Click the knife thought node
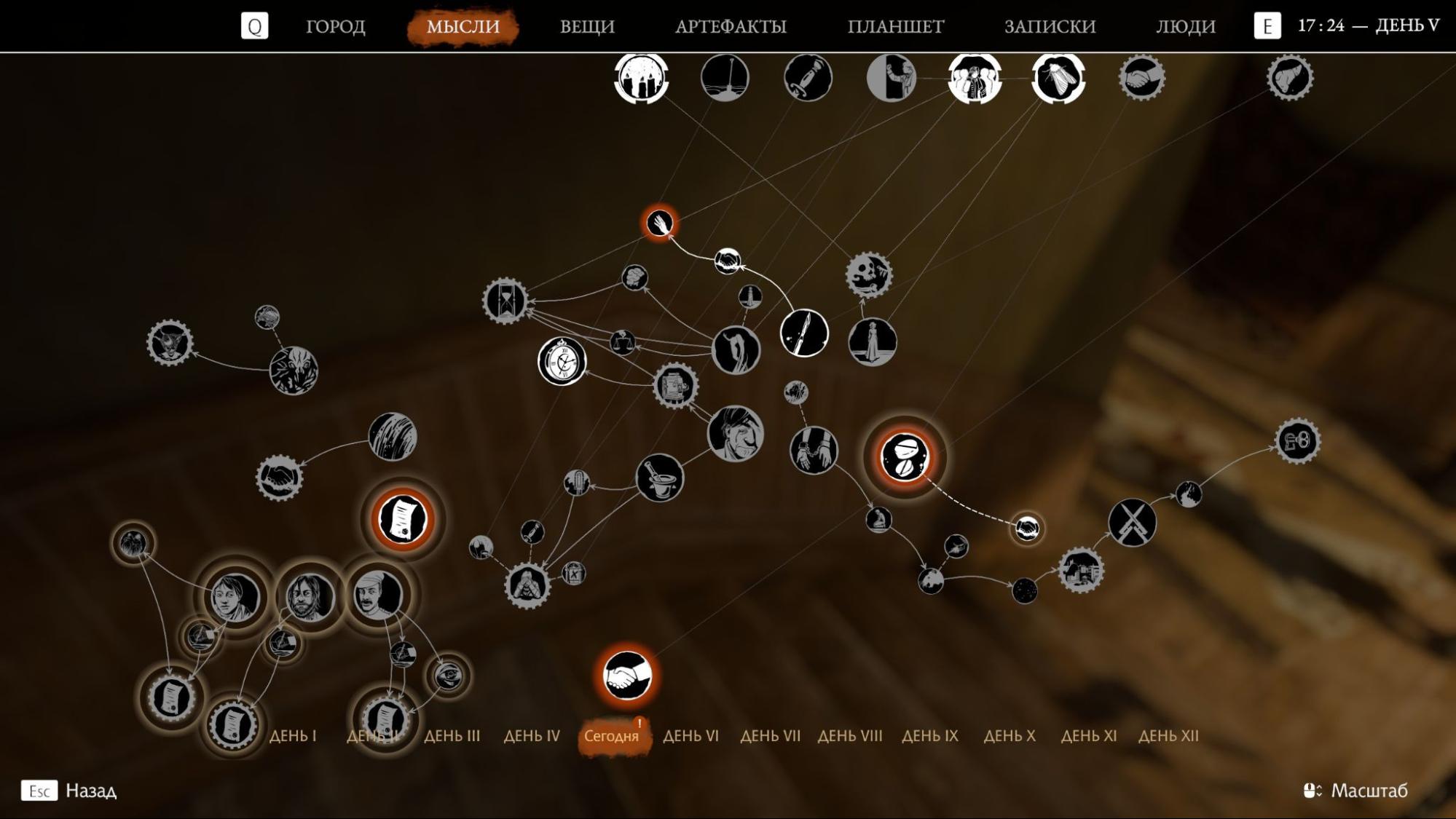The height and width of the screenshot is (819, 1456). (806, 333)
